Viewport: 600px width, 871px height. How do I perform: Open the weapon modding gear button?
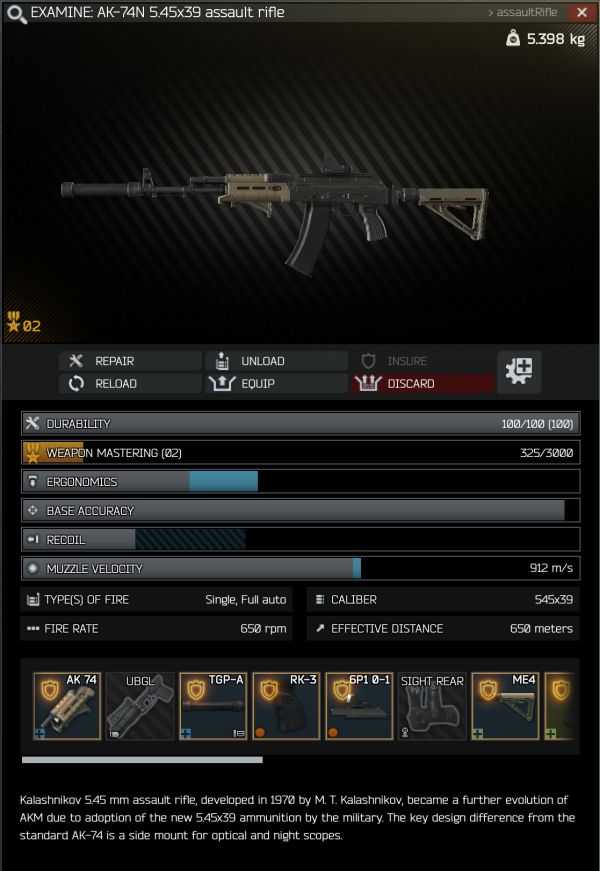click(521, 371)
